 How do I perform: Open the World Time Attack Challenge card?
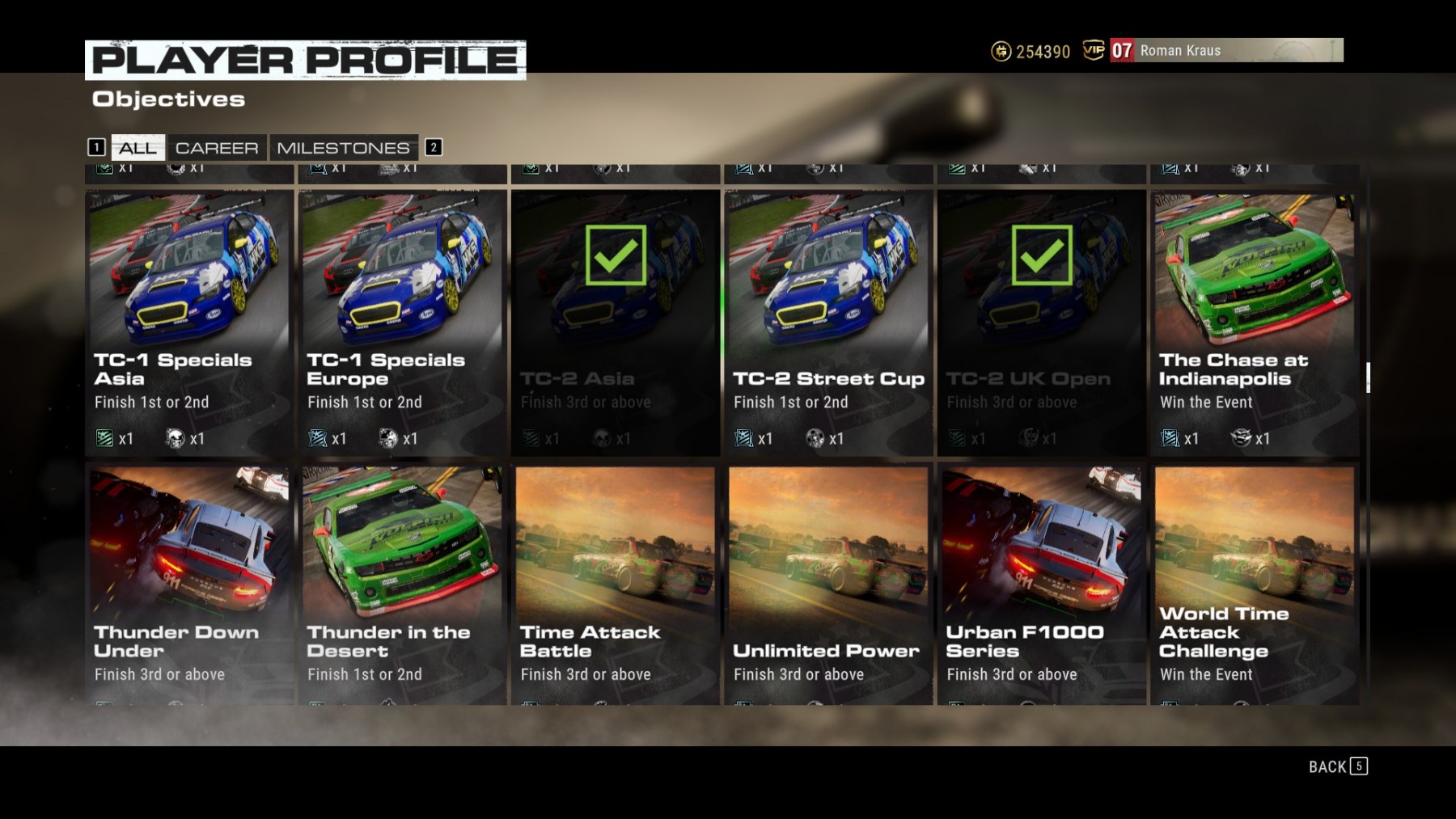[x=1255, y=584]
